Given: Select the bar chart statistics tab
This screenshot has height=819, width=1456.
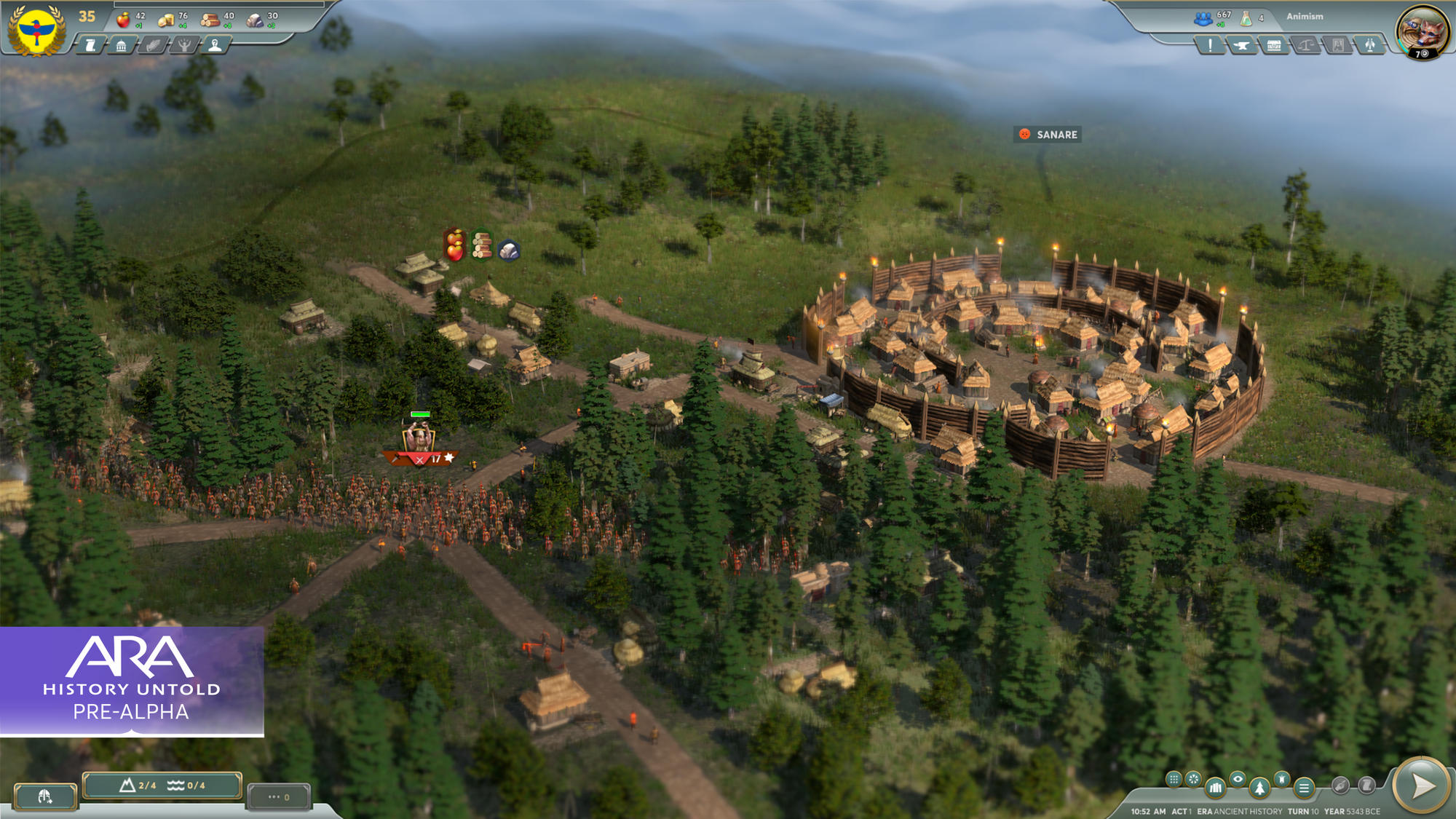Looking at the screenshot, I should [x=1216, y=788].
